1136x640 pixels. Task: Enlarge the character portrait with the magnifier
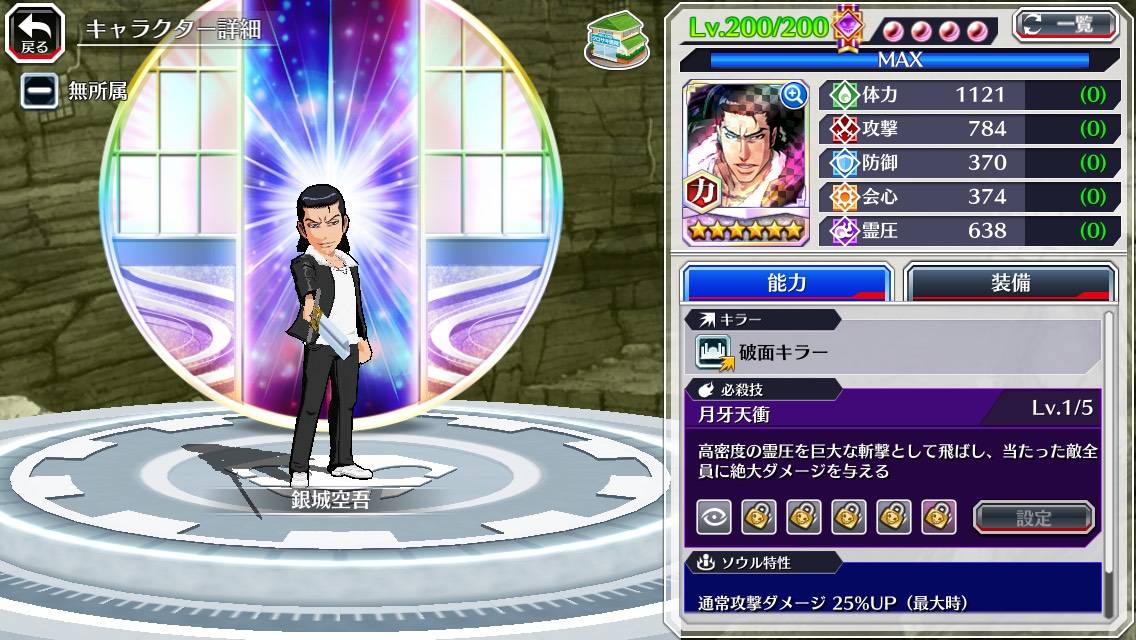pos(794,95)
